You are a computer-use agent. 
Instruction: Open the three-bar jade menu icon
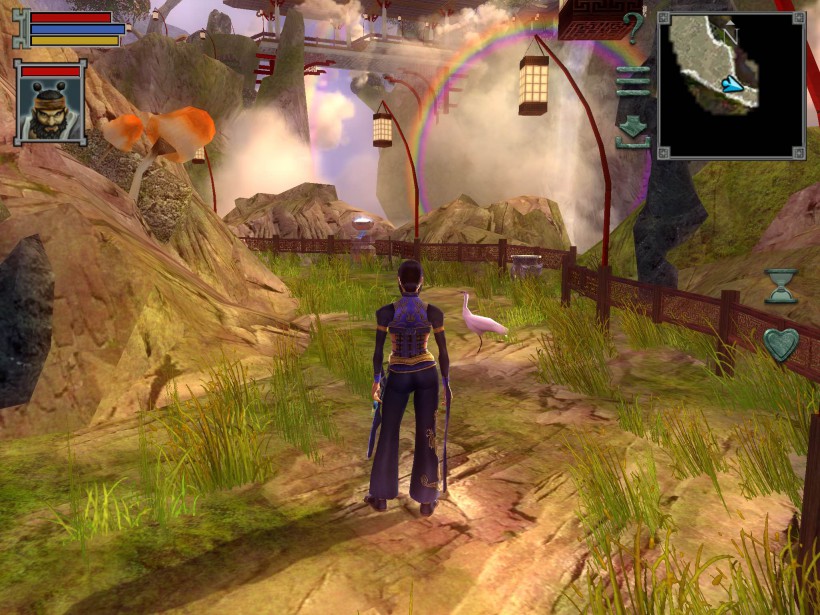(632, 80)
